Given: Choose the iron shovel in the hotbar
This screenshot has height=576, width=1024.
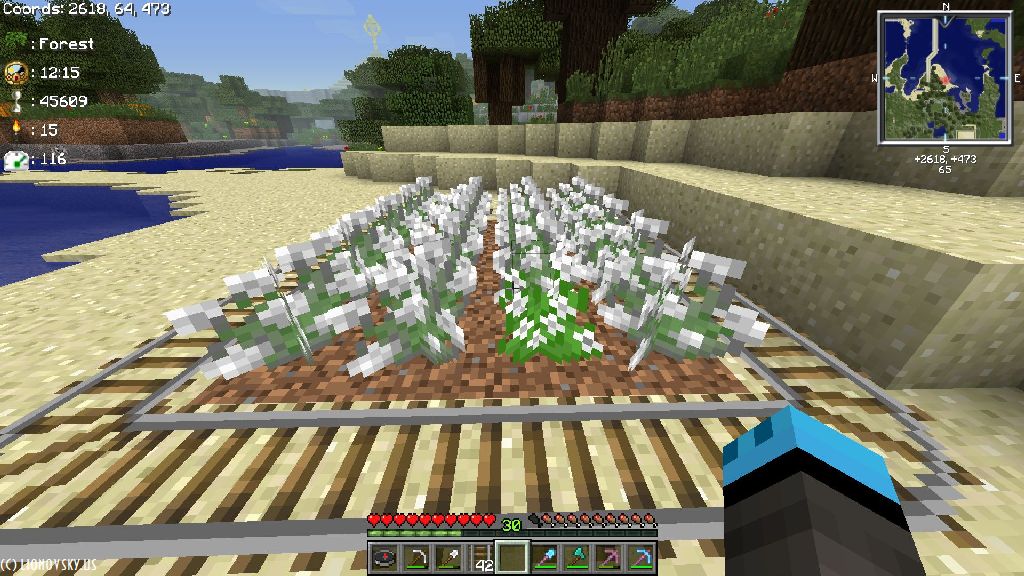Looking at the screenshot, I should 448,558.
